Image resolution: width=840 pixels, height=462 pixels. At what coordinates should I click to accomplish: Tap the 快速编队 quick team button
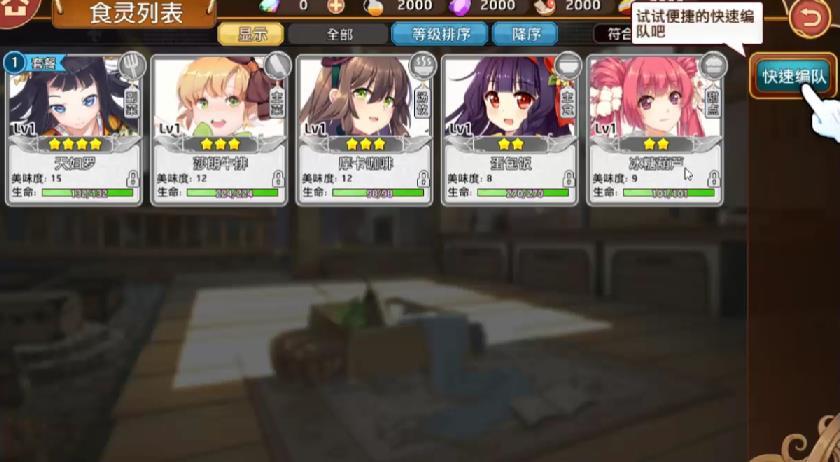point(793,76)
